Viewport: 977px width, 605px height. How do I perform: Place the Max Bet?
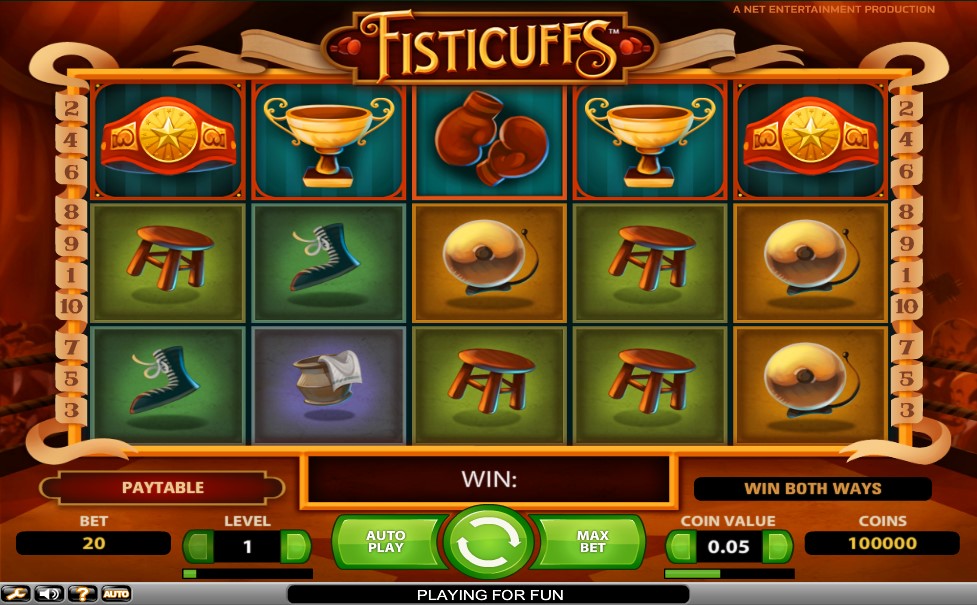[592, 542]
